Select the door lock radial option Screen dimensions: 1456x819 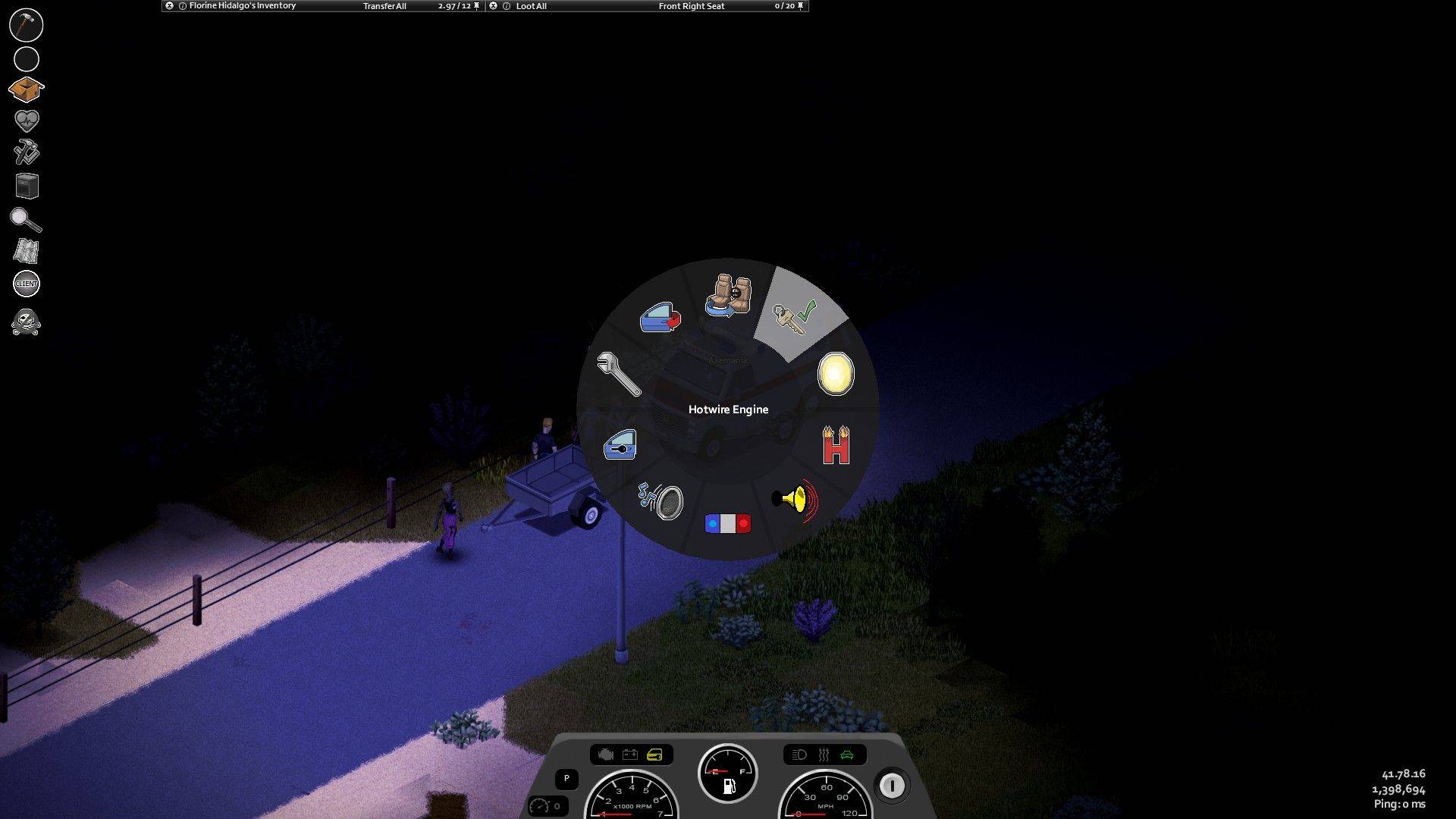point(620,445)
